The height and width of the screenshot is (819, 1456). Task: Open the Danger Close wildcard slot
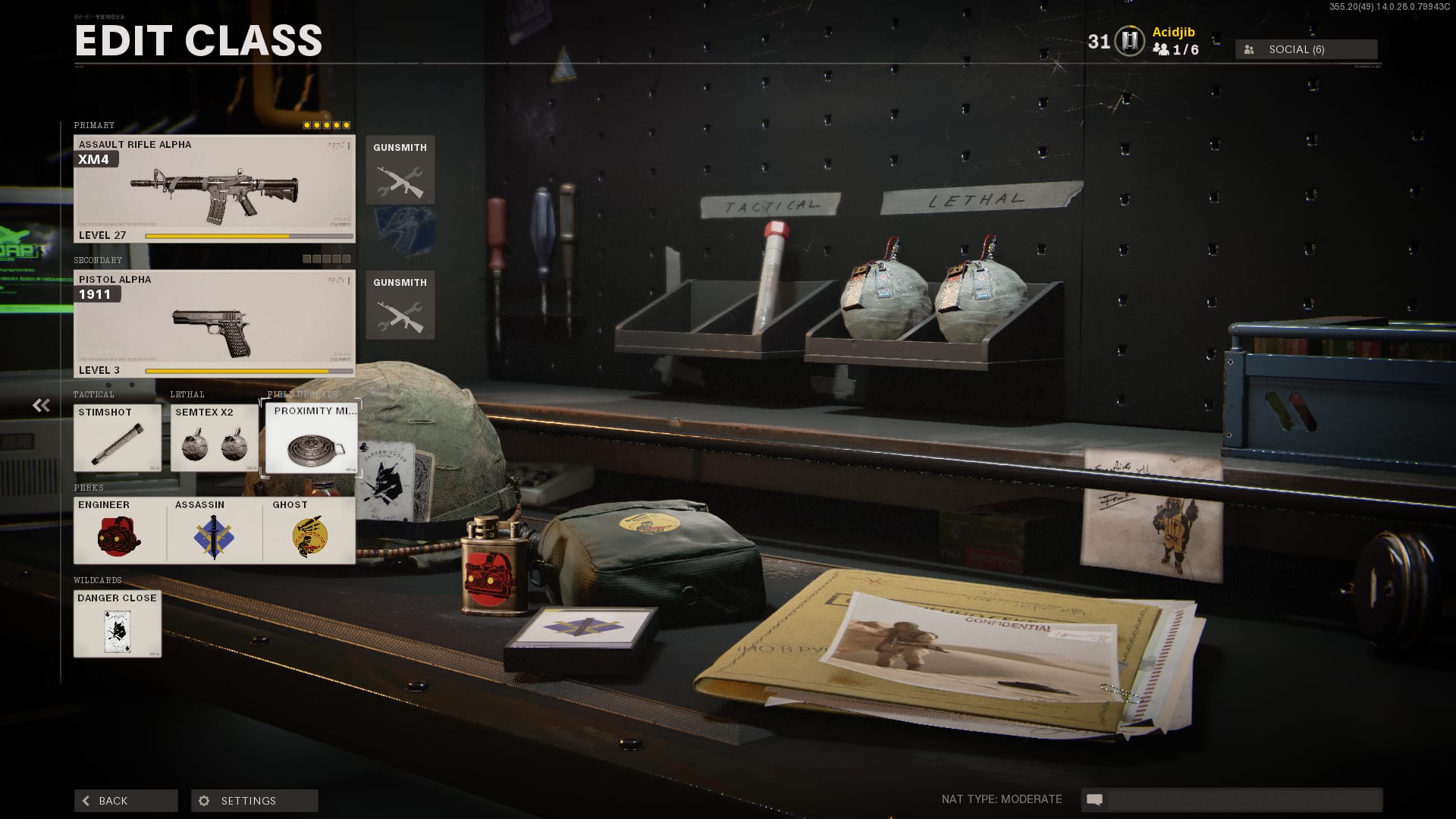click(x=118, y=623)
